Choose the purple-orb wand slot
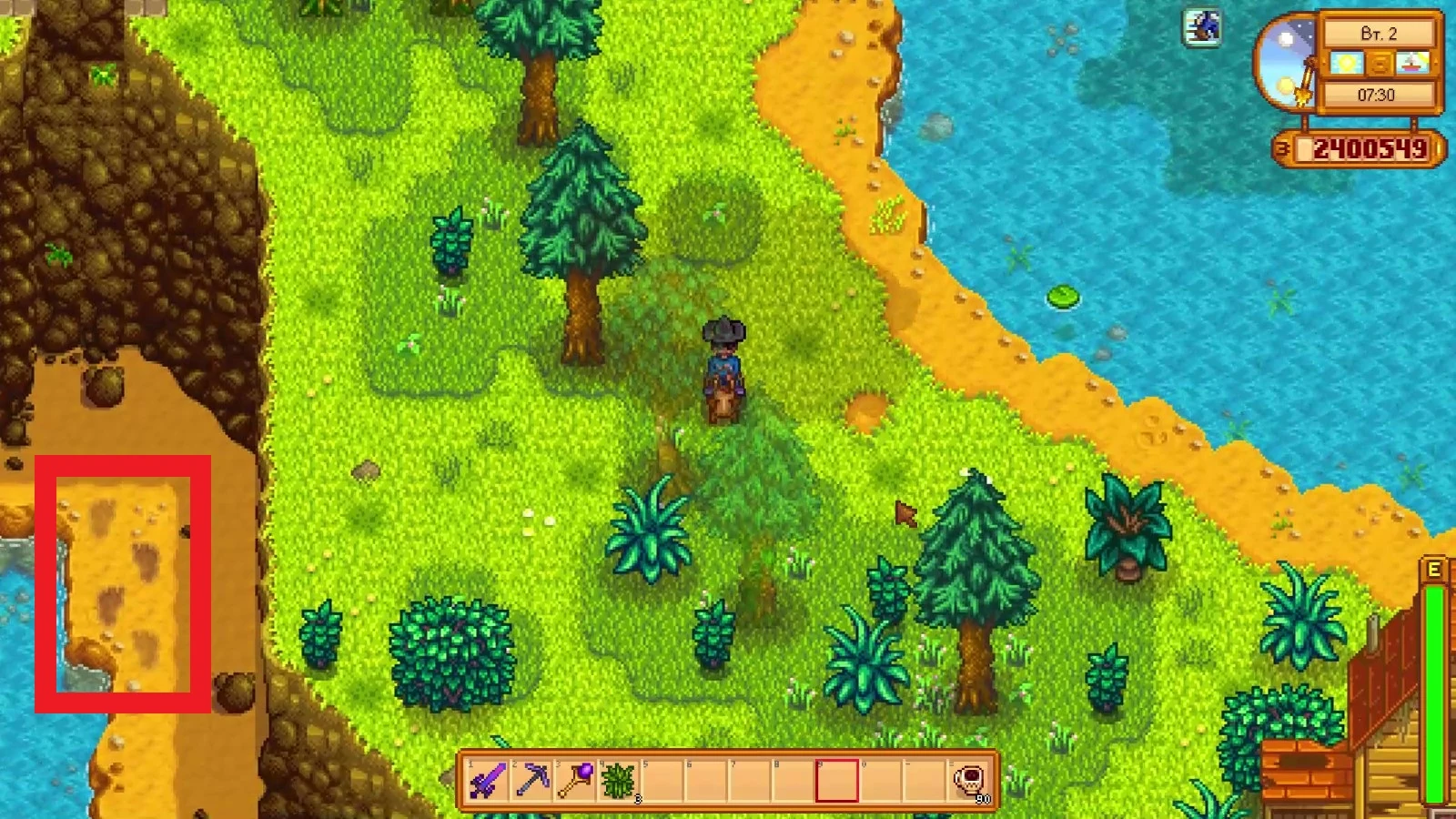Viewport: 1456px width, 819px height. [575, 780]
